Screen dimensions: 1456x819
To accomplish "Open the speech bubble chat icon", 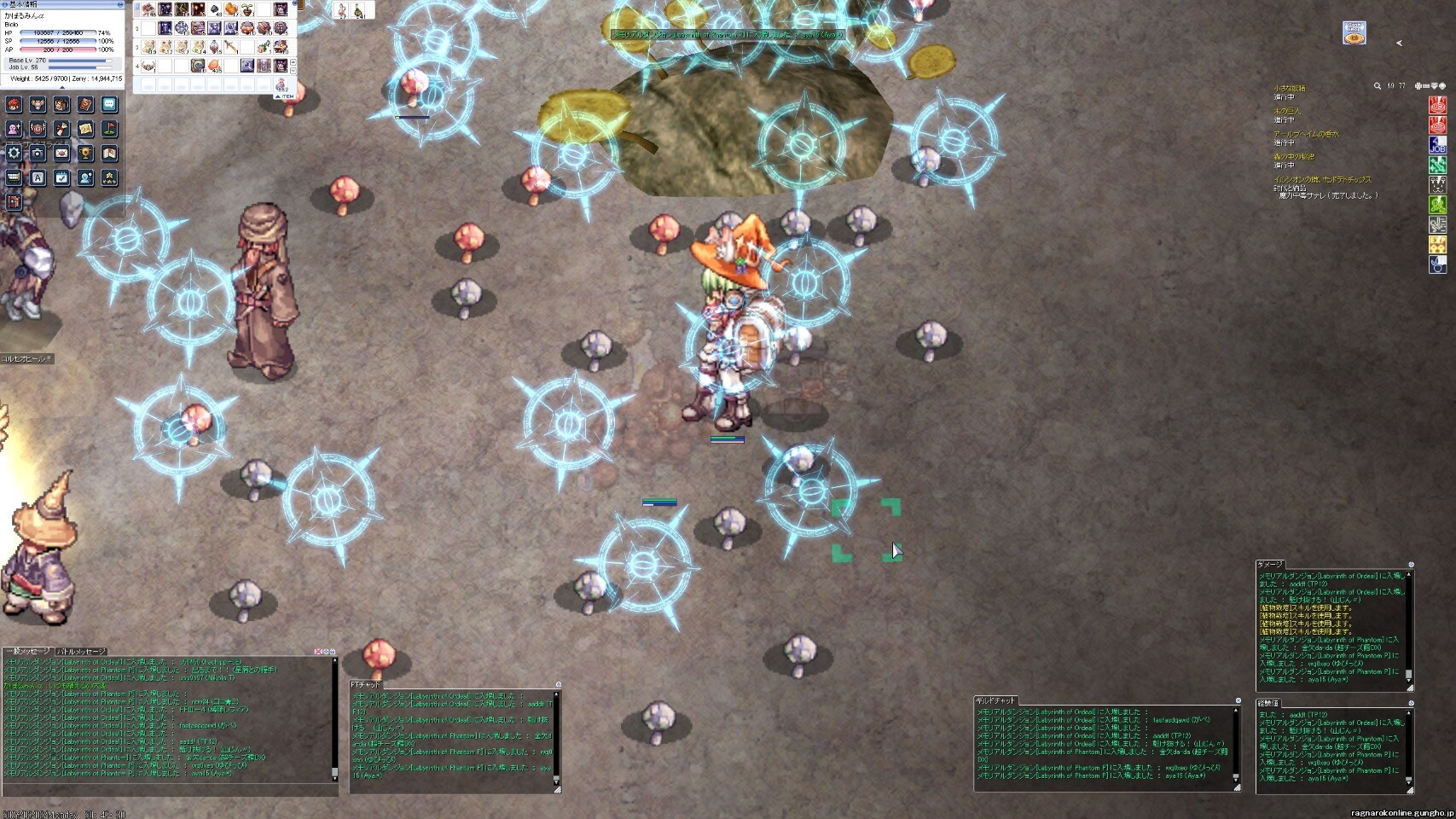I will (x=109, y=104).
